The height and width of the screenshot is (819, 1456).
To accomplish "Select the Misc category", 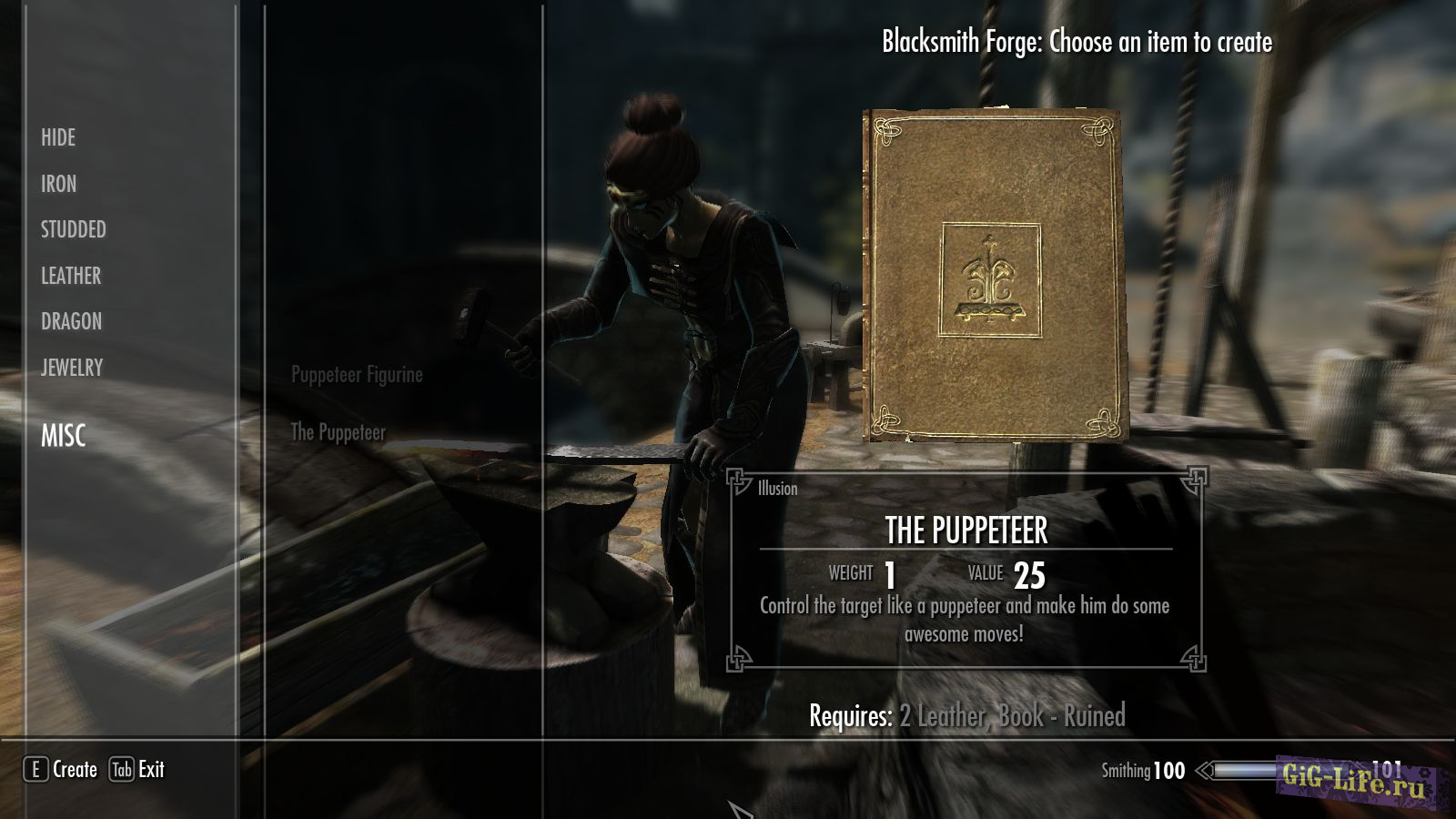I will (x=63, y=436).
